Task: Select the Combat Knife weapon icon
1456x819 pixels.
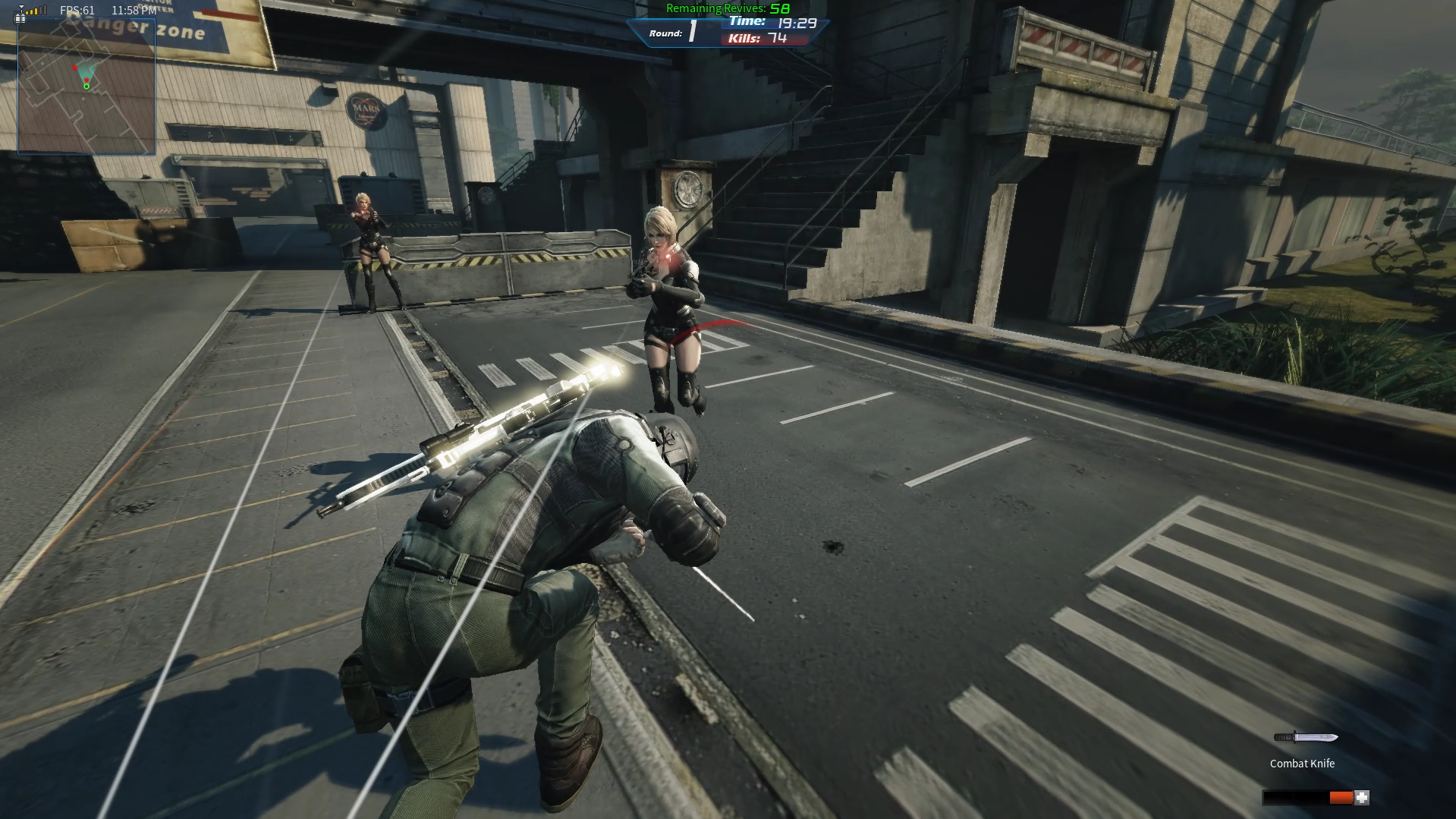Action: [1305, 737]
